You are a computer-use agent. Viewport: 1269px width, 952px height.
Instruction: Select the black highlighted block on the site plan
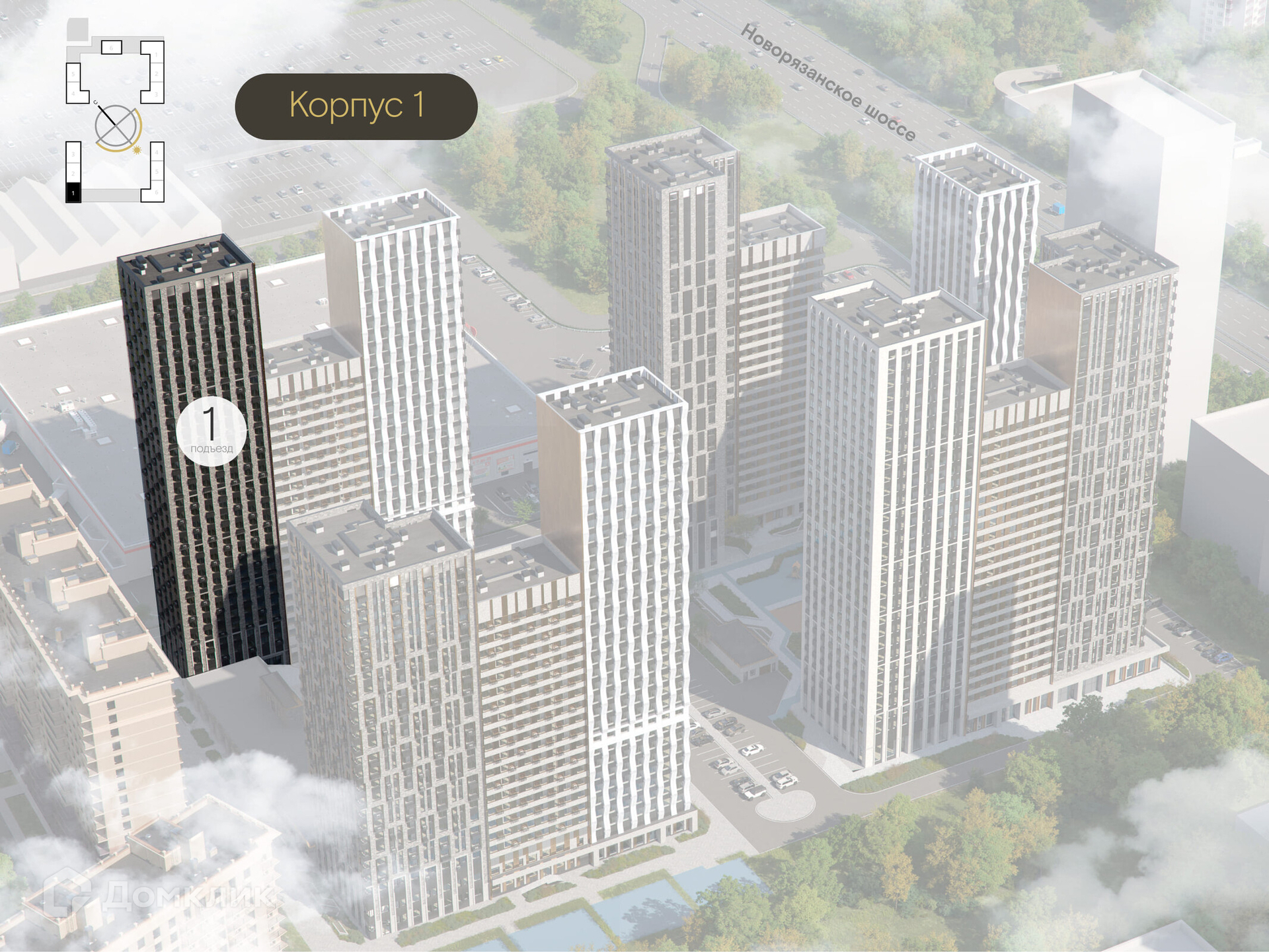point(73,192)
